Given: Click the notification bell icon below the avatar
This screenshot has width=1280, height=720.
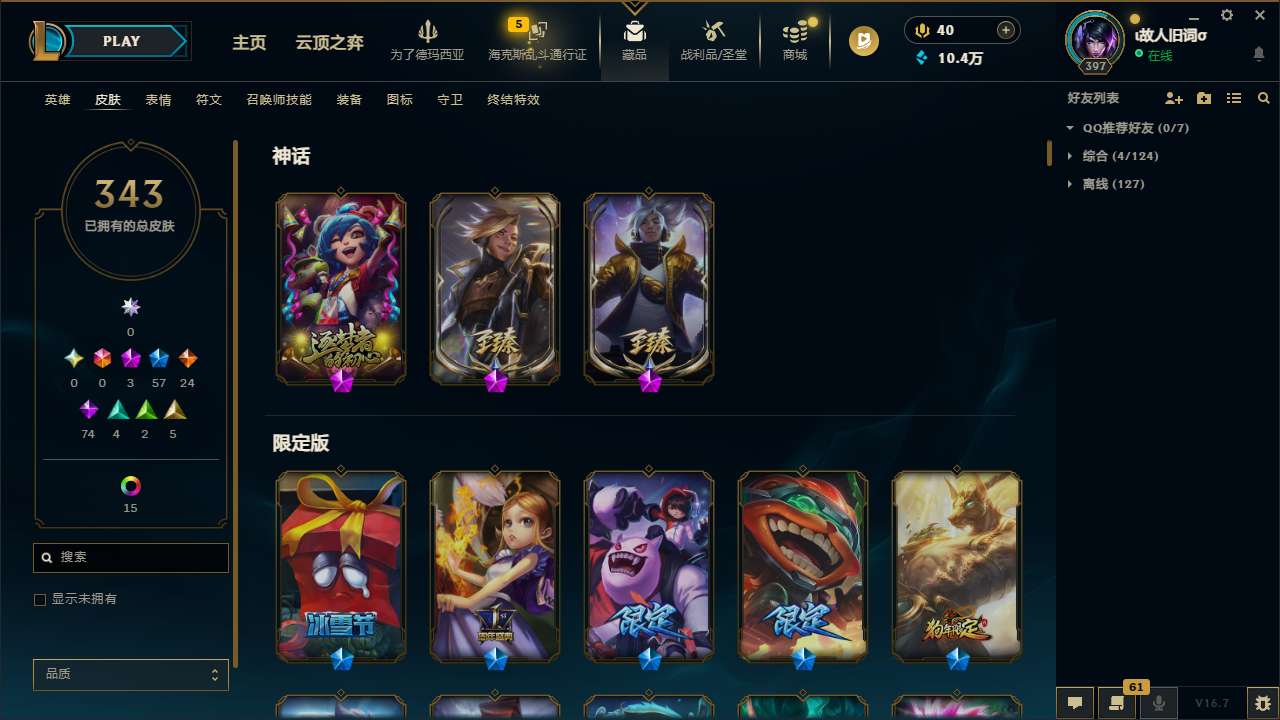Looking at the screenshot, I should pyautogui.click(x=1258, y=54).
